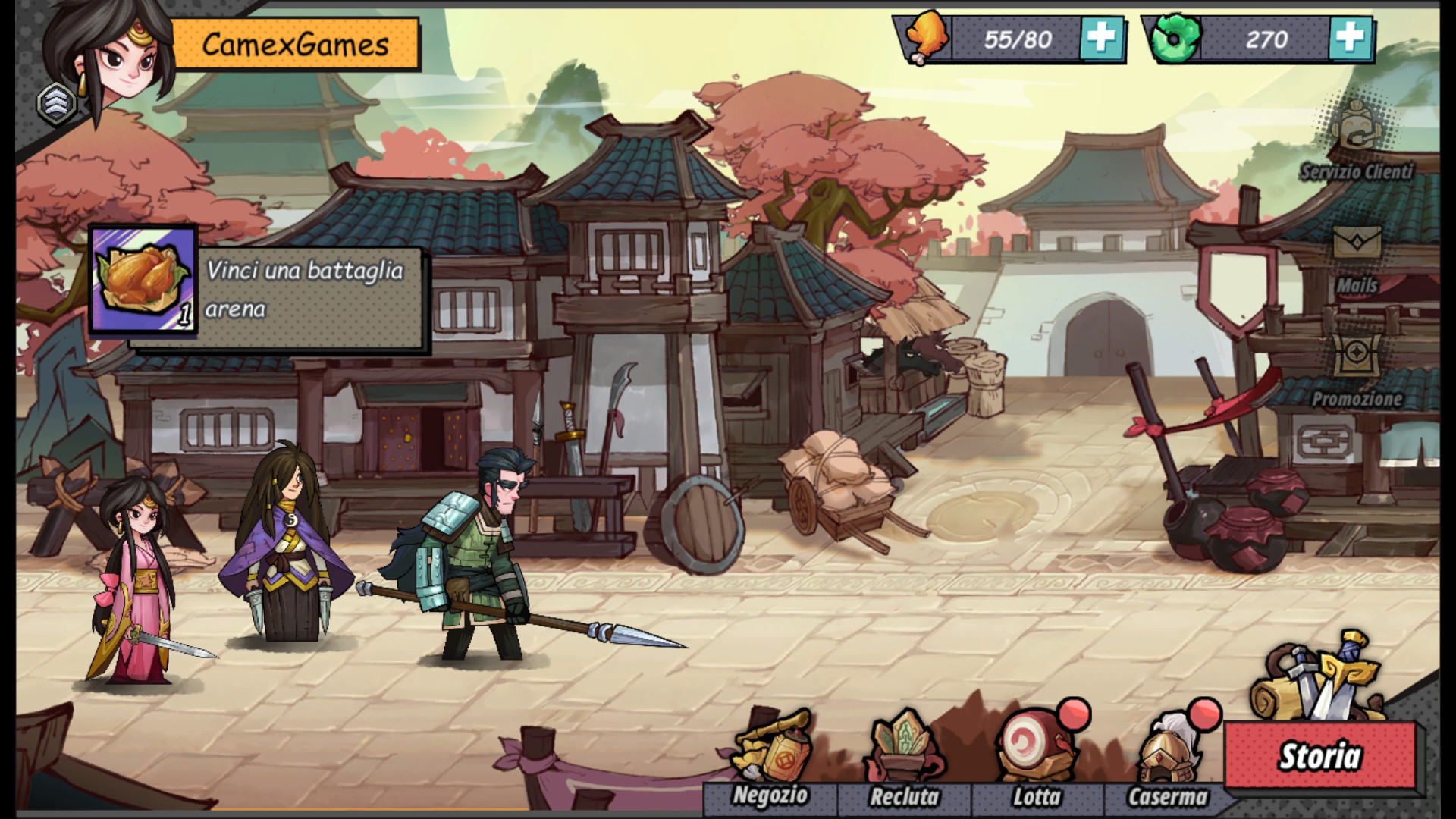1456x819 pixels.
Task: Click the CamexGames name banner
Action: pos(296,42)
